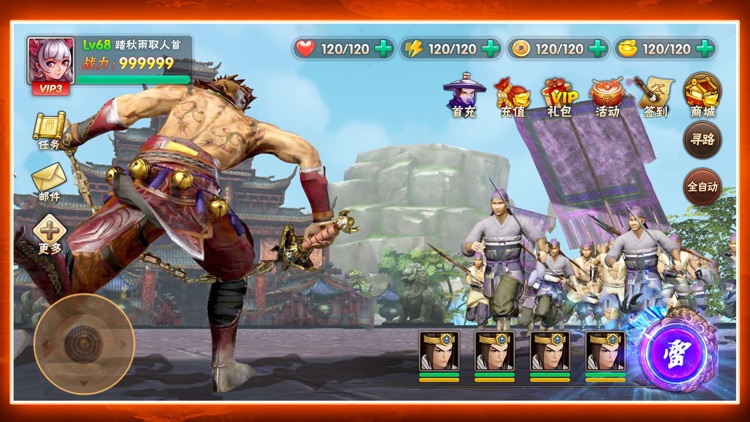Screen dimensions: 750x422
Task: Open the 签到 daily check-in scroll
Action: [x=655, y=96]
